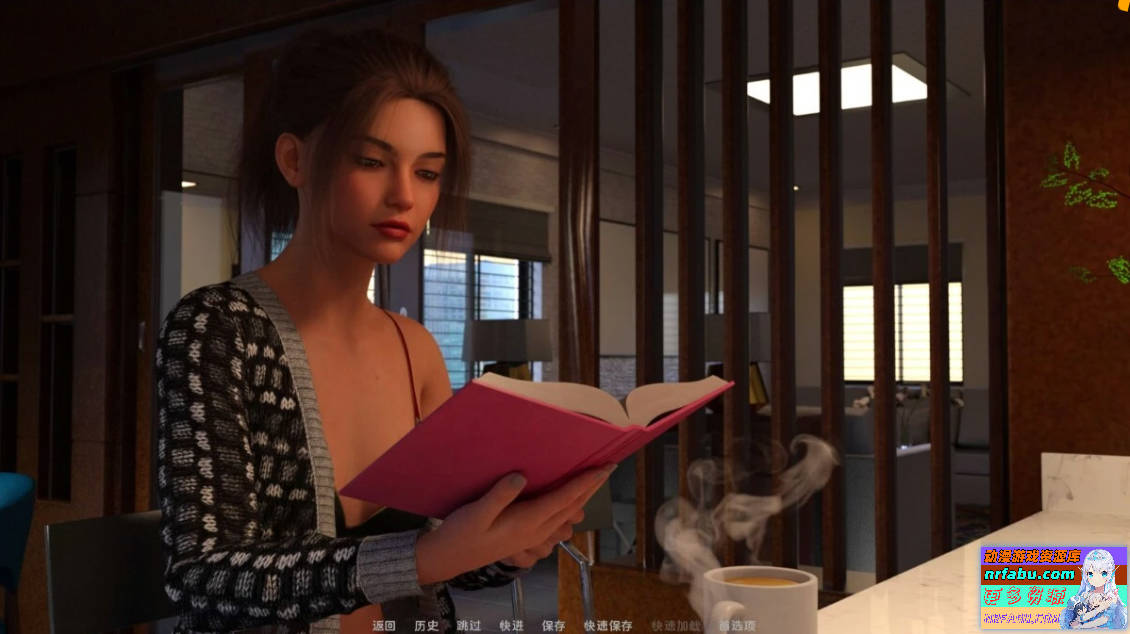Image resolution: width=1130 pixels, height=634 pixels.
Task: Open the 保存 (Save) screen
Action: tap(553, 626)
